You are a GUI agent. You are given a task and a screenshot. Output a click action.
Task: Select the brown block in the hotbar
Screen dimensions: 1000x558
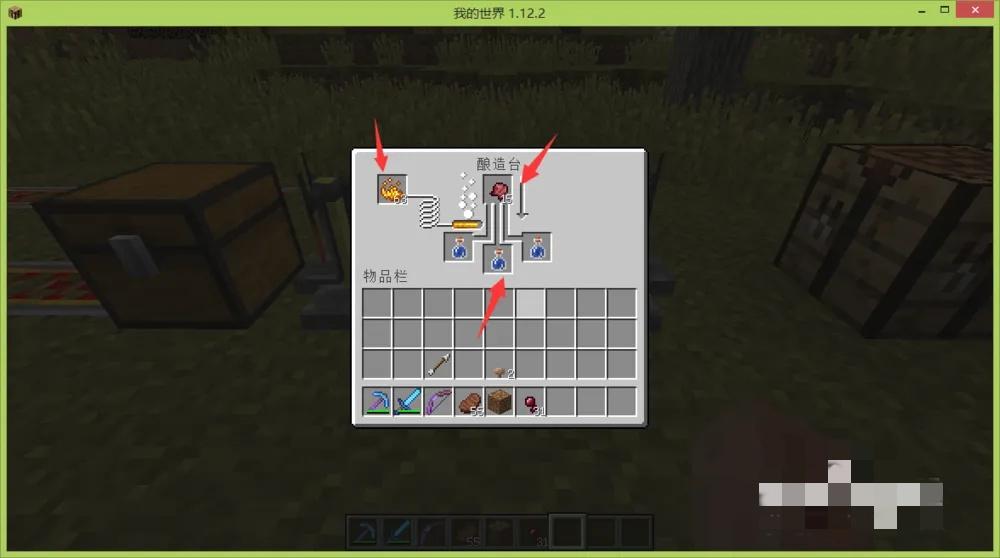500,402
